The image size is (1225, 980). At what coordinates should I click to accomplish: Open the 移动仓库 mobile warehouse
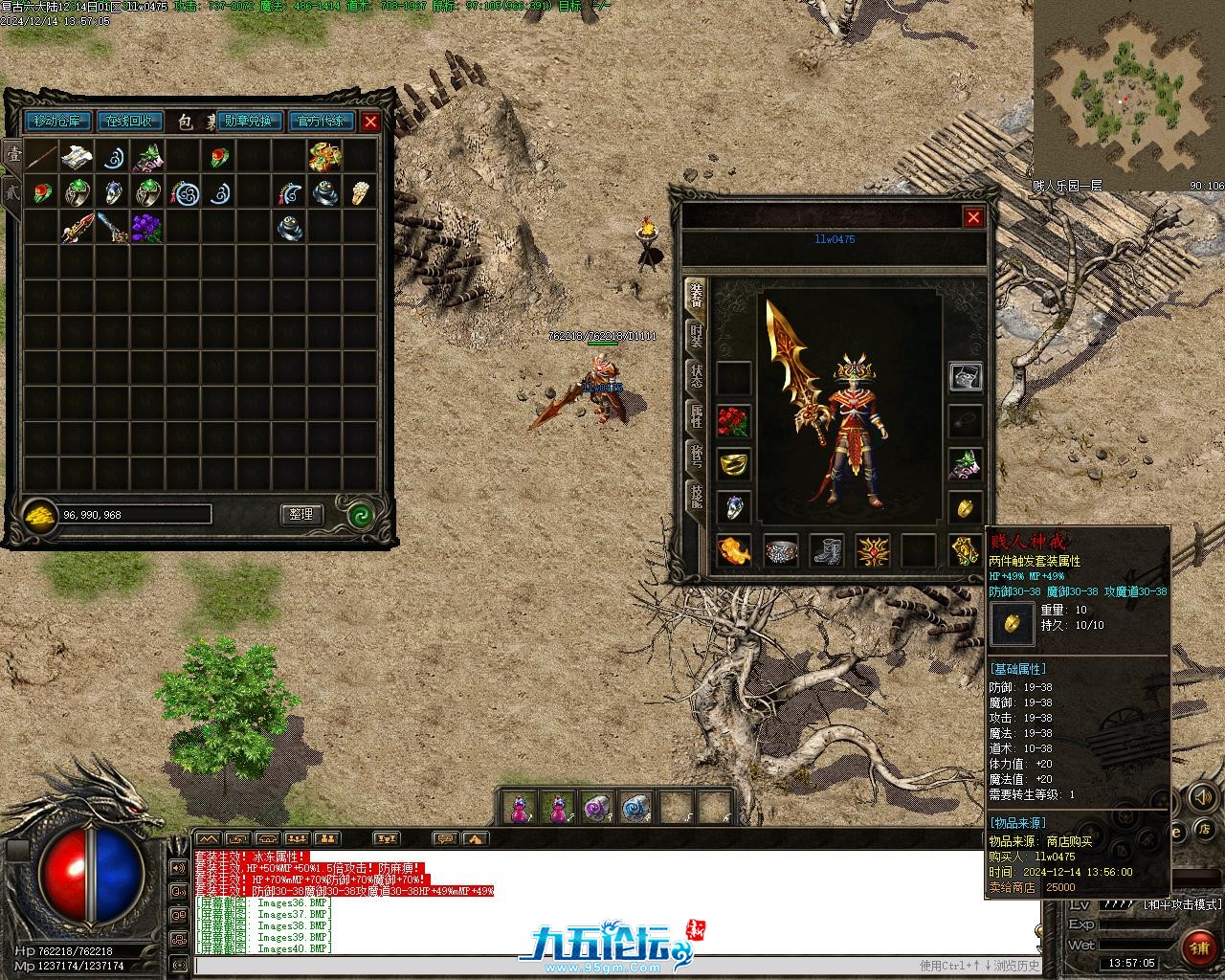tap(58, 122)
